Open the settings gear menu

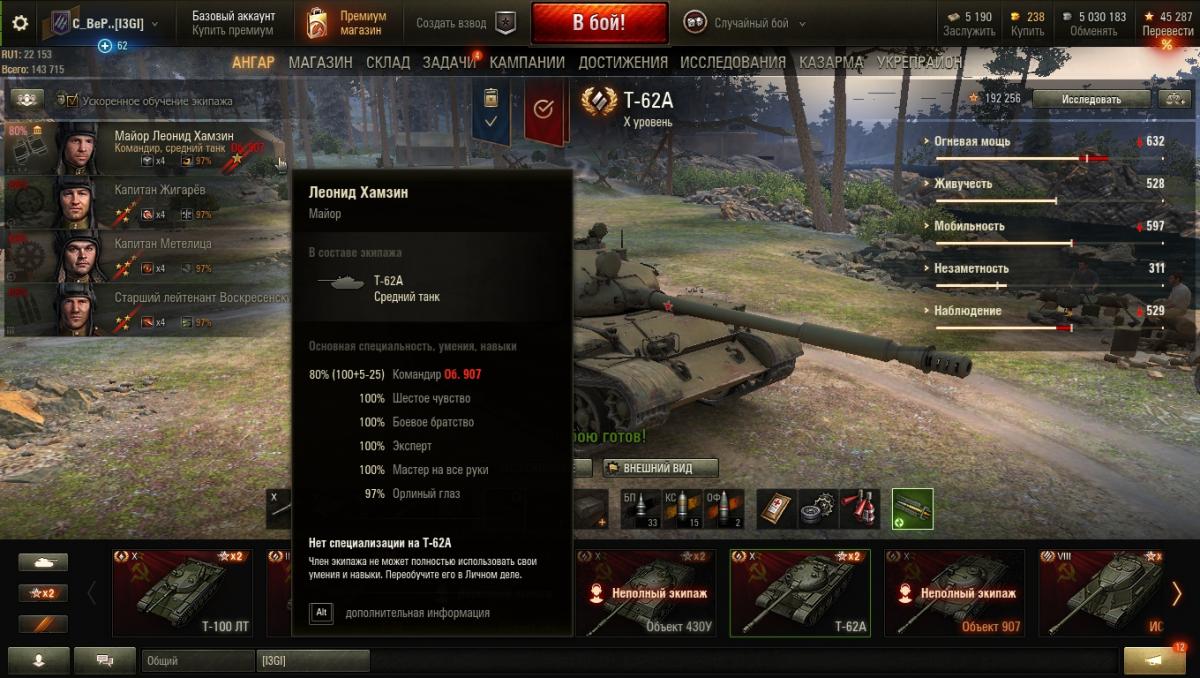click(x=20, y=23)
